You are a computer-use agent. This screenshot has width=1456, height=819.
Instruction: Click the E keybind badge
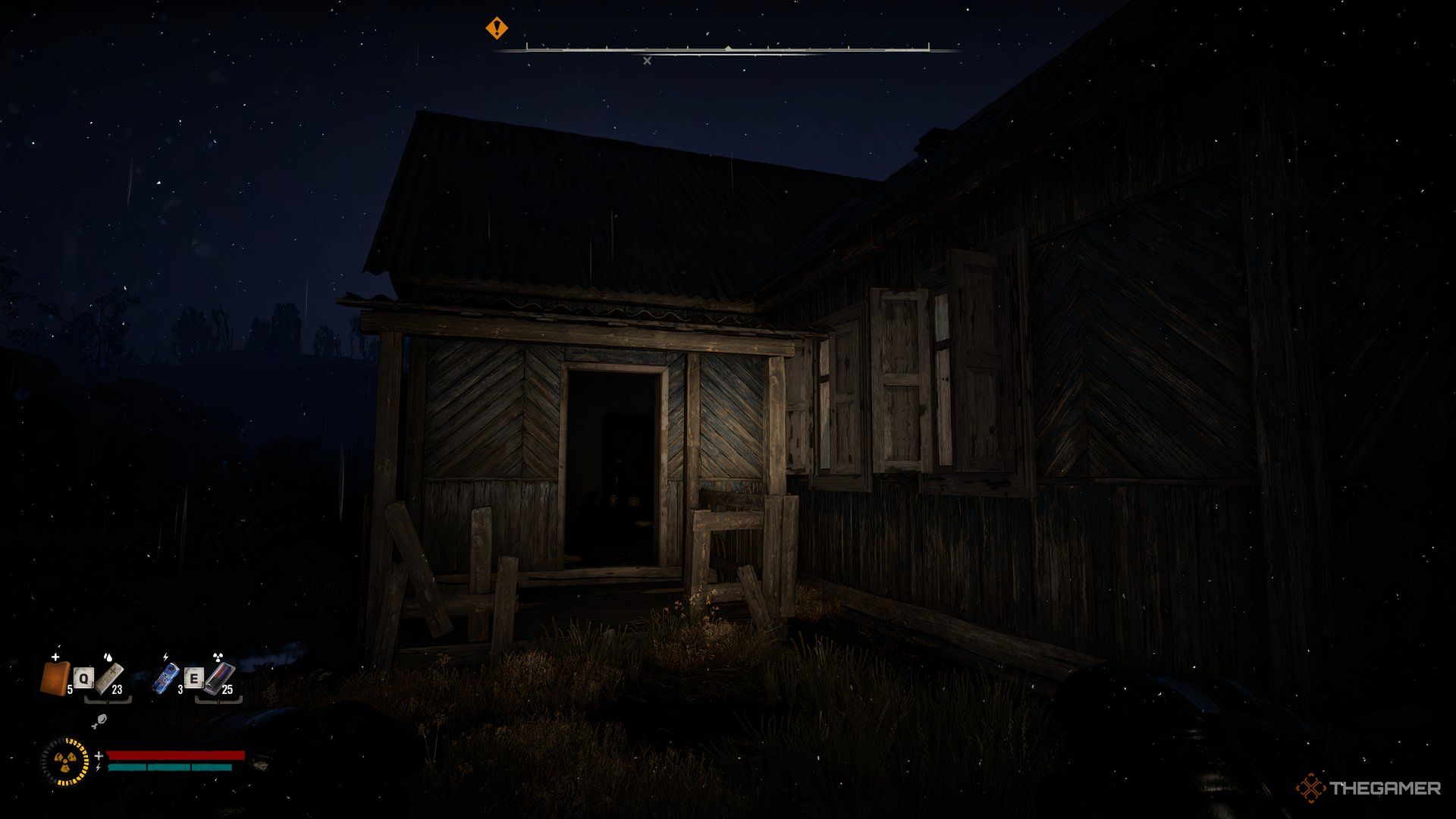[194, 678]
